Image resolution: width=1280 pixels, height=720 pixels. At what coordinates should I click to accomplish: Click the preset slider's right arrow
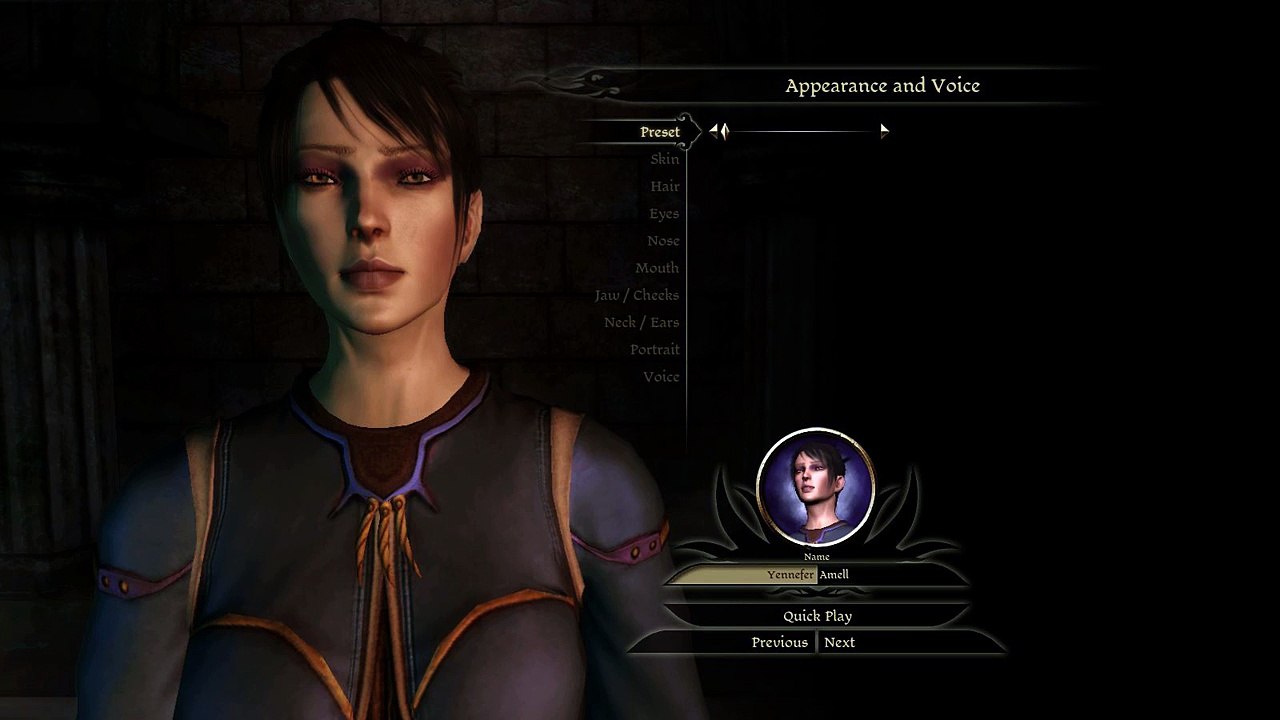884,130
